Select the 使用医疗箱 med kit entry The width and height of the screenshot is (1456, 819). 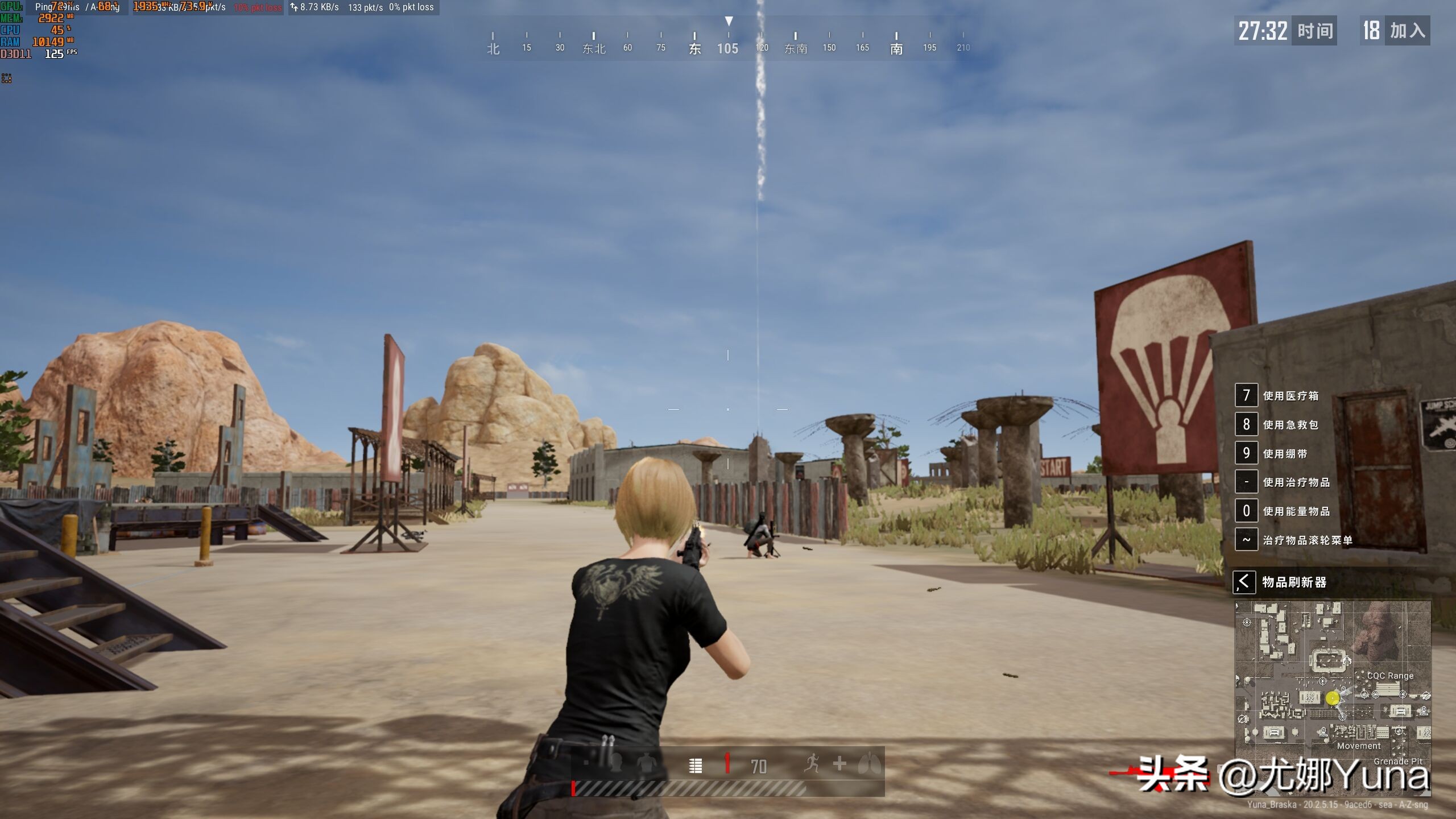(1290, 396)
